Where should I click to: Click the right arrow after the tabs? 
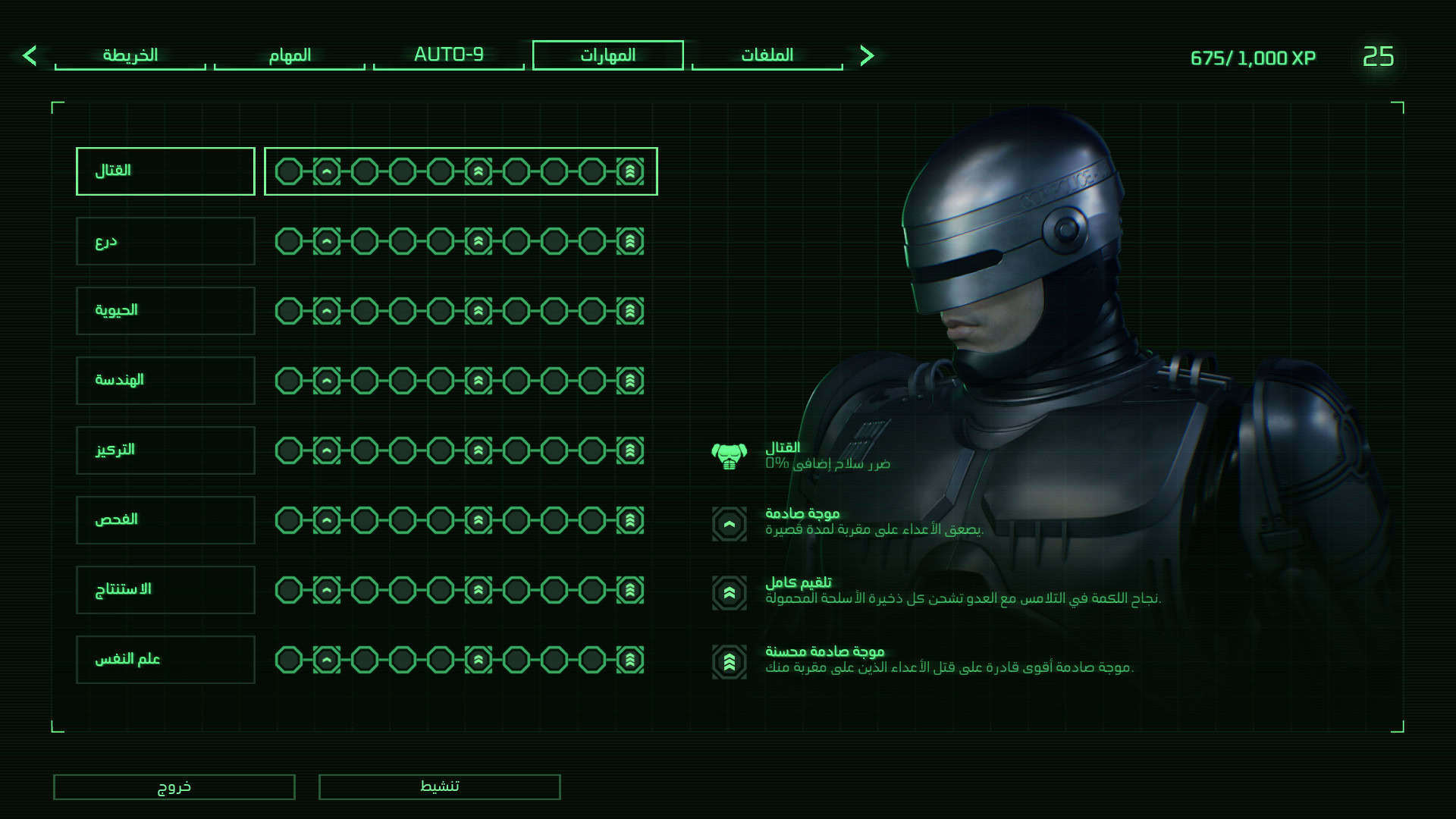tap(868, 55)
